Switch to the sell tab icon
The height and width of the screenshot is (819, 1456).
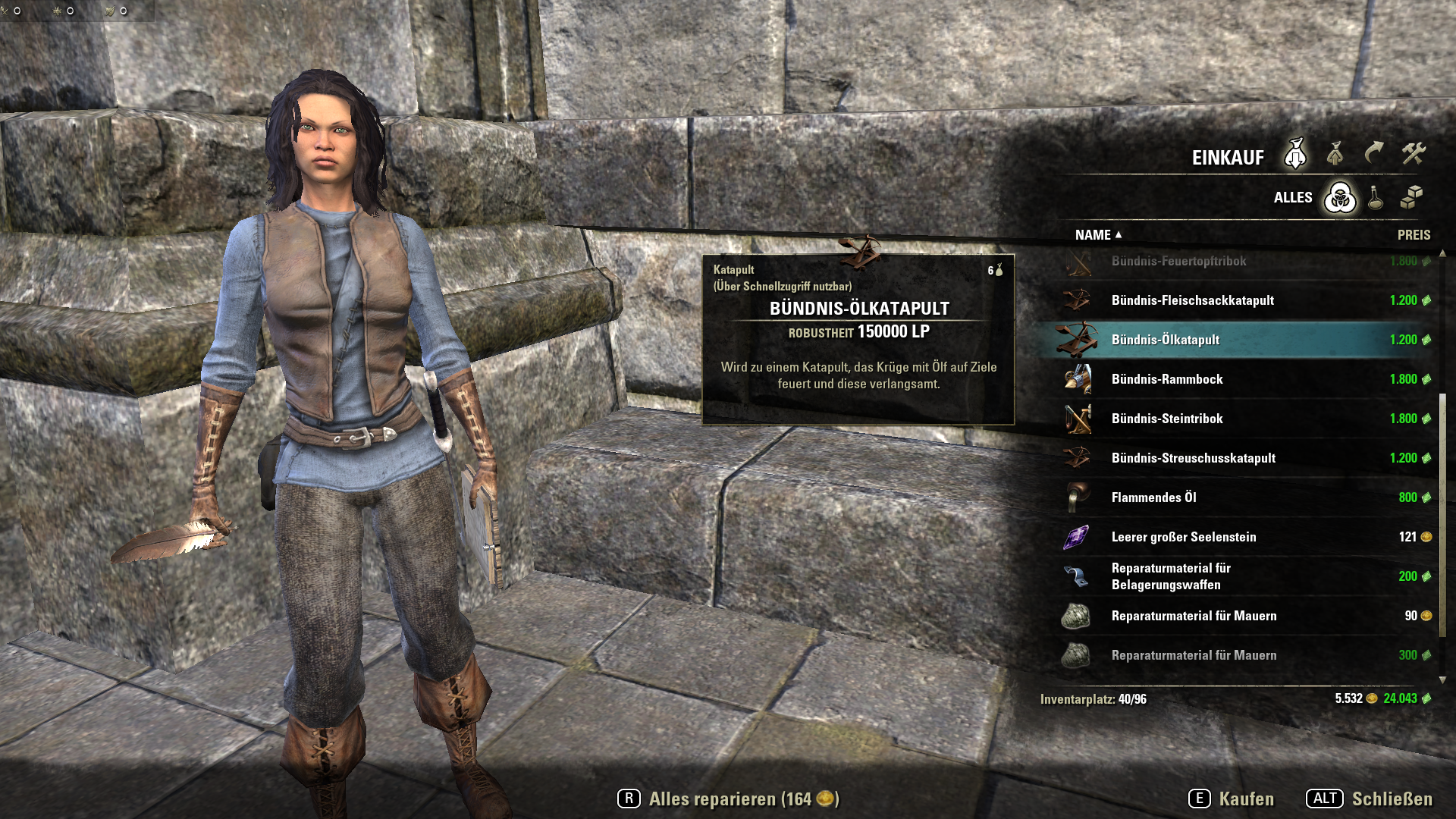click(x=1335, y=155)
